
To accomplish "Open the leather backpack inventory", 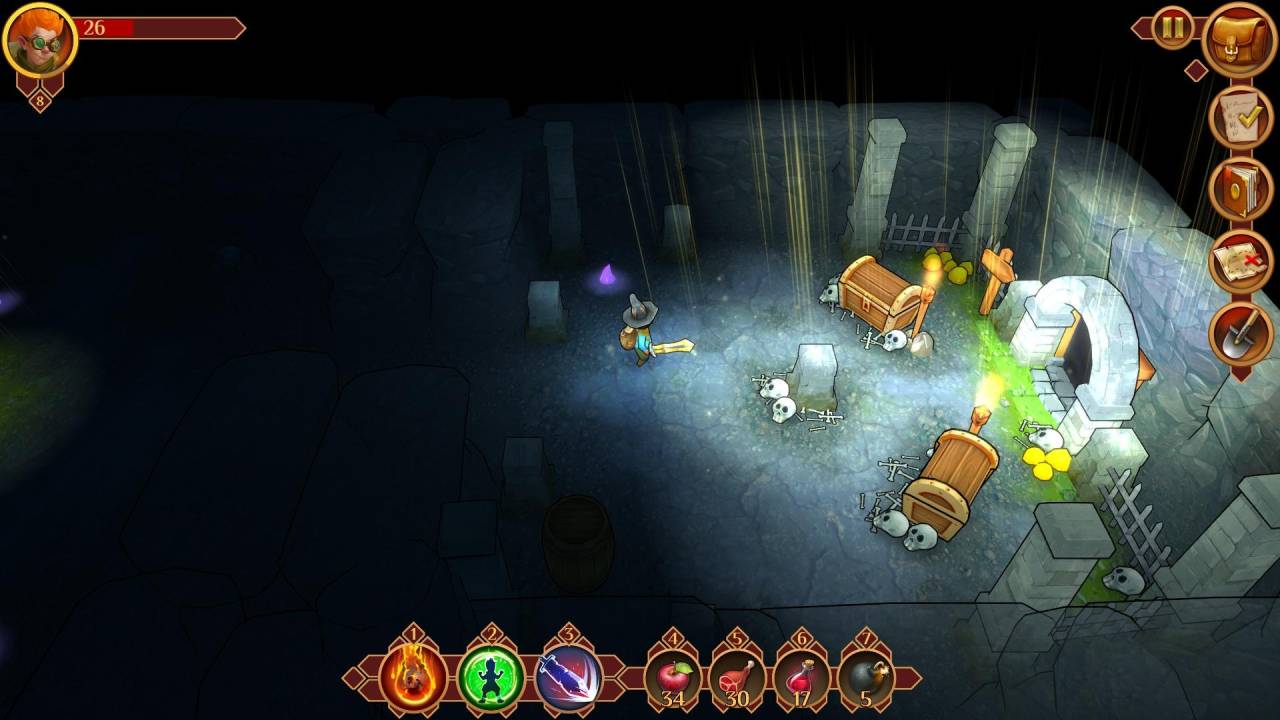I will 1240,40.
